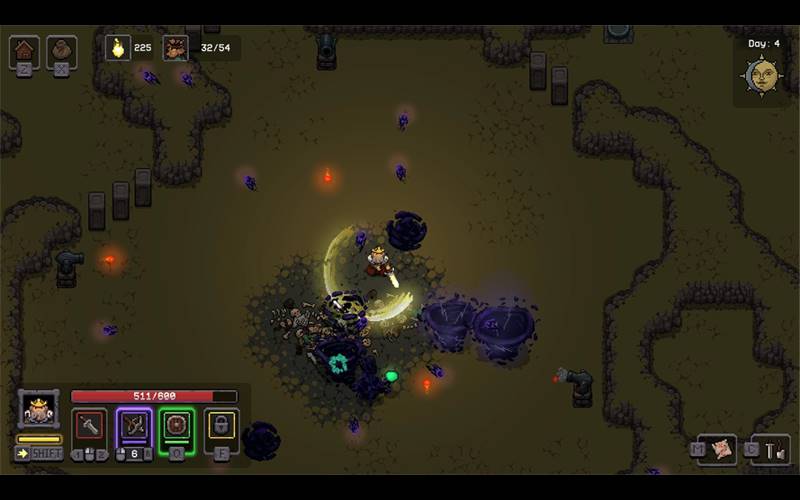Click the population counter icon
The image size is (800, 500).
(176, 47)
